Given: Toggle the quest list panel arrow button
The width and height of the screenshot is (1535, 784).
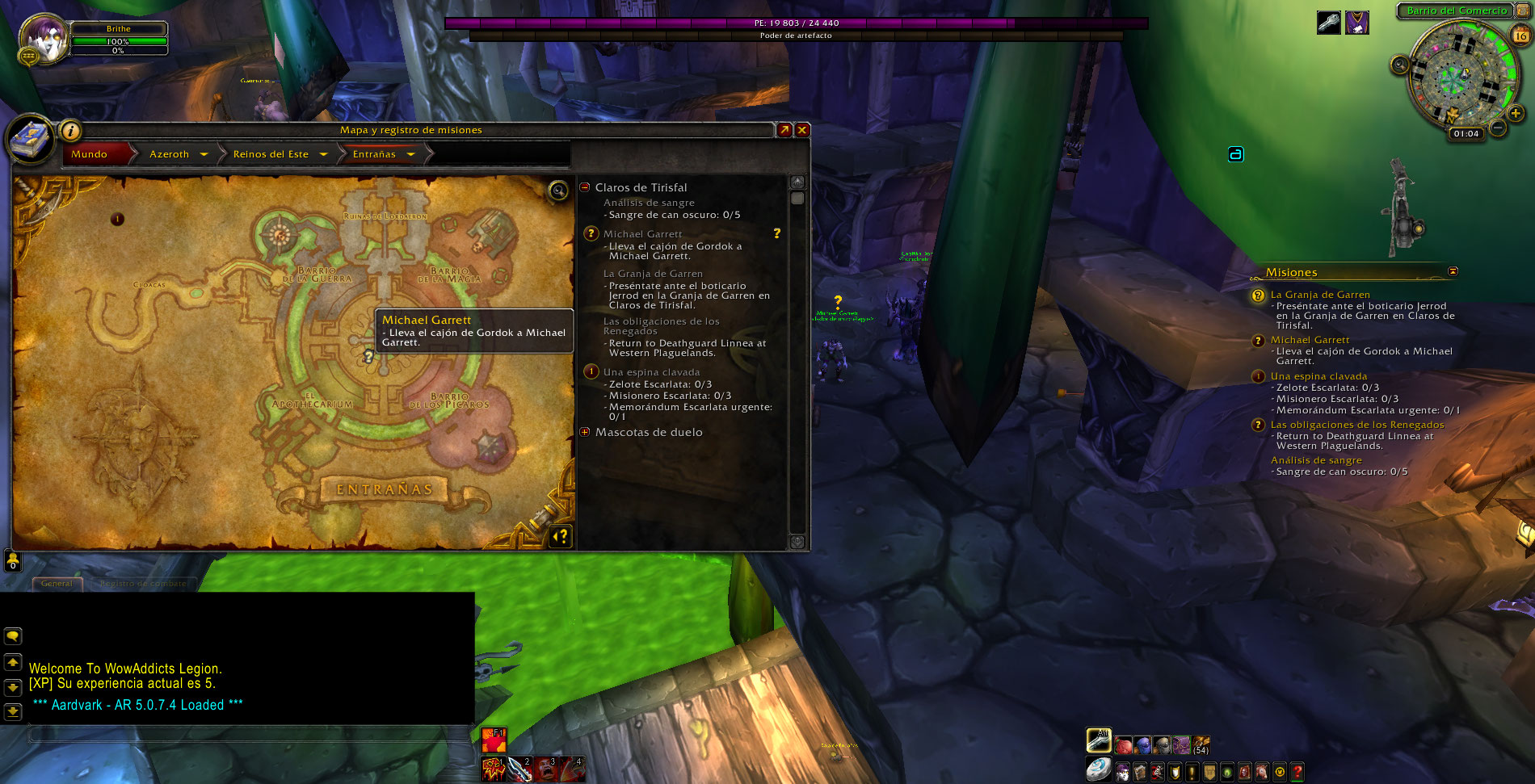Looking at the screenshot, I should click(x=561, y=536).
